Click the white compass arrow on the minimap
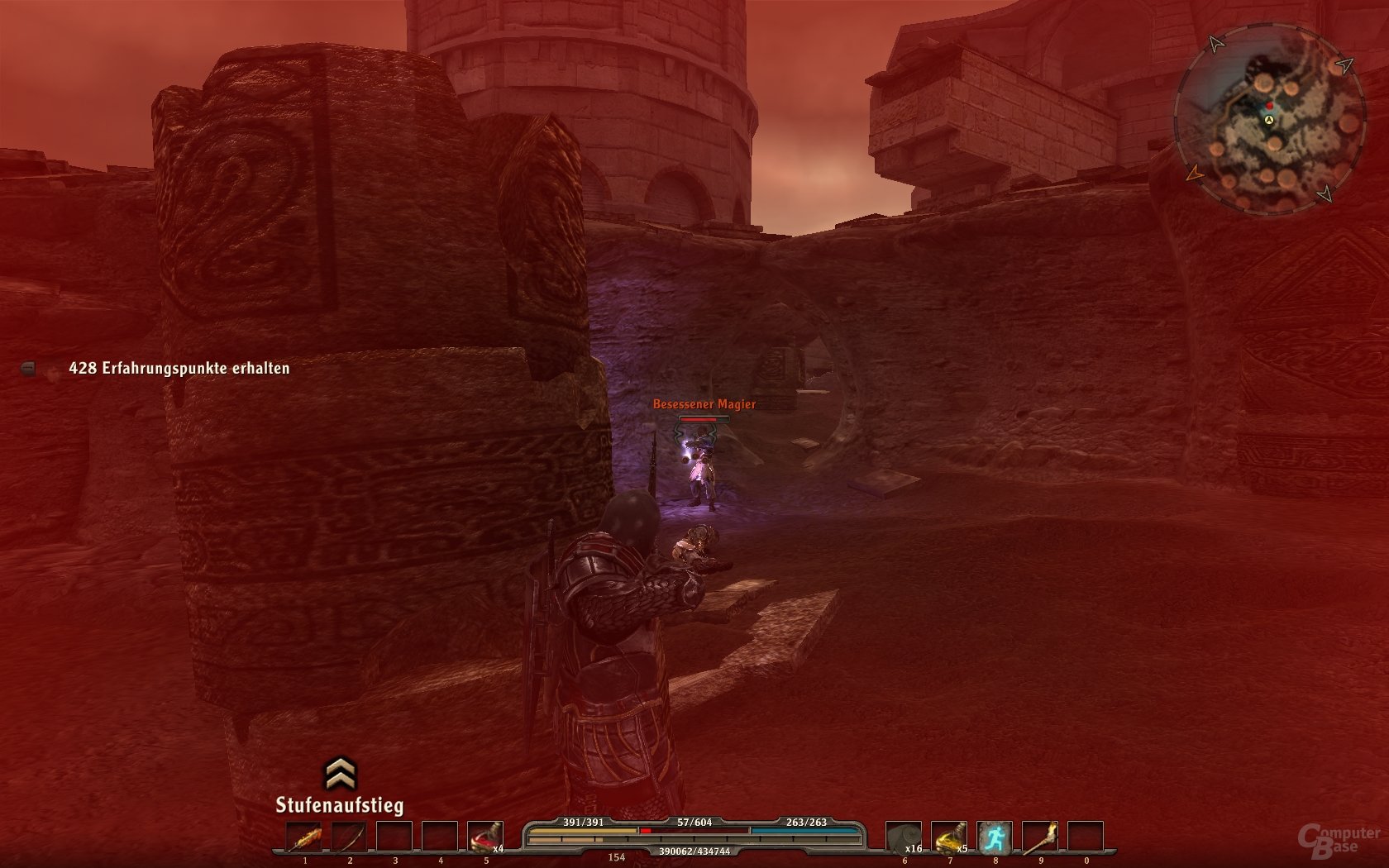This screenshot has width=1389, height=868. (x=1215, y=43)
